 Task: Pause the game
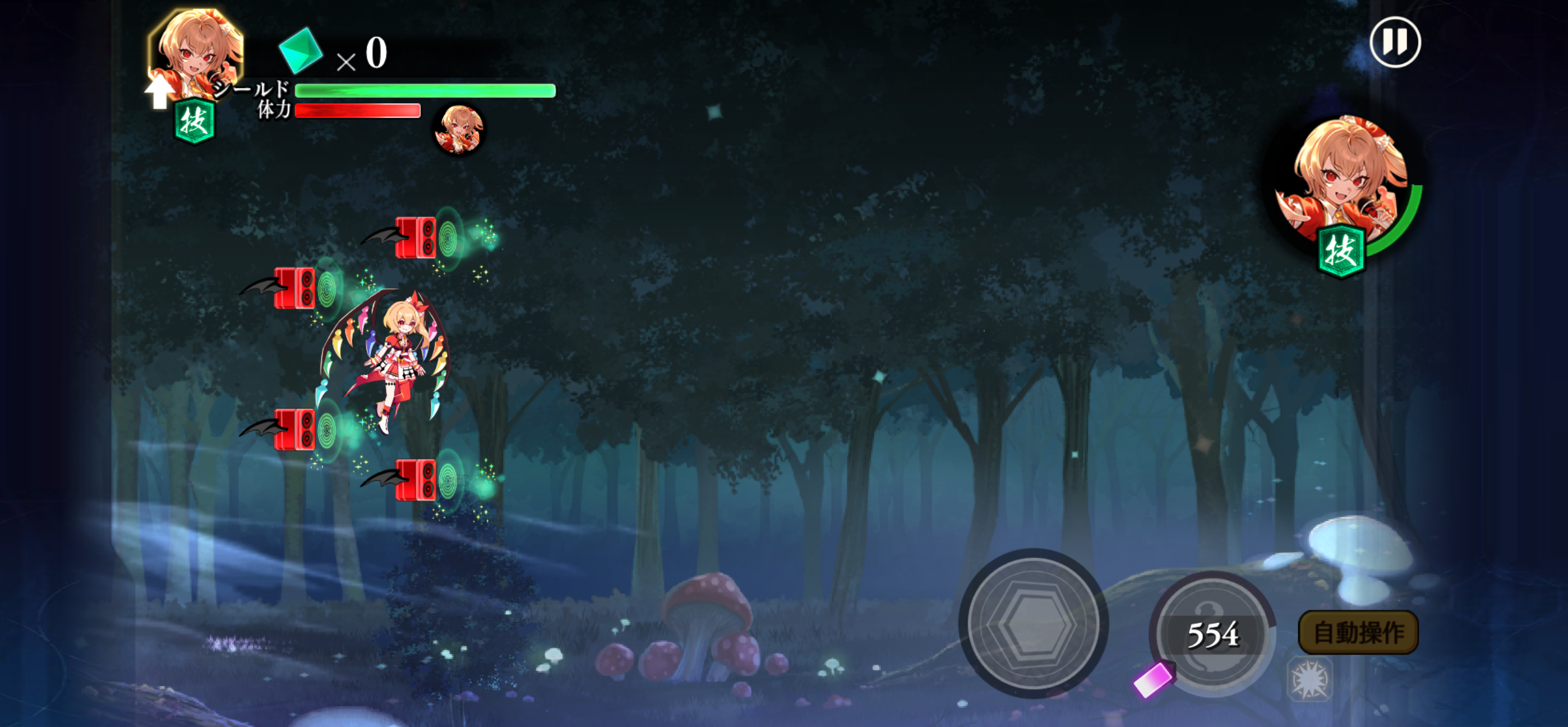1395,42
